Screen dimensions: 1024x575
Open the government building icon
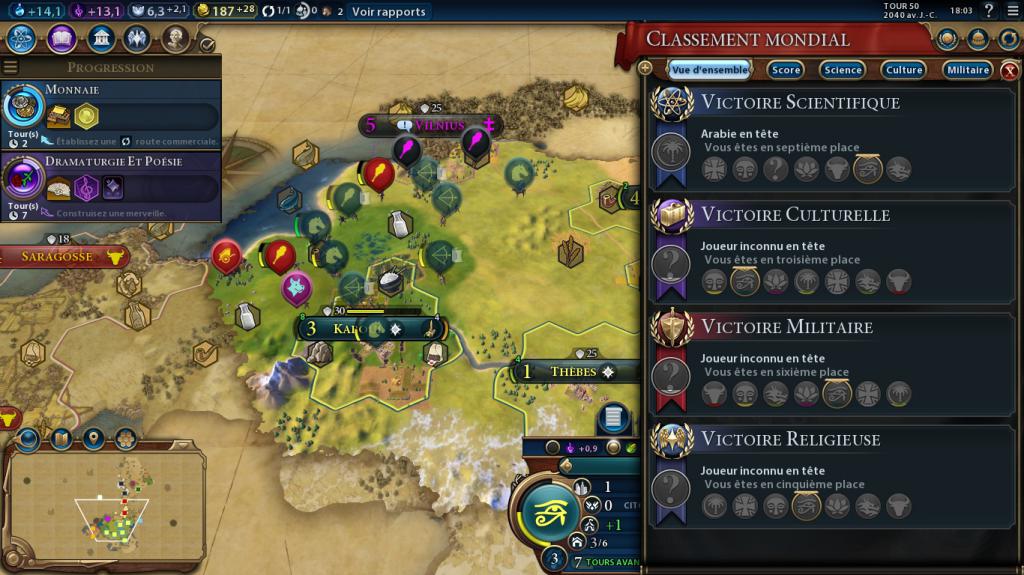99,39
